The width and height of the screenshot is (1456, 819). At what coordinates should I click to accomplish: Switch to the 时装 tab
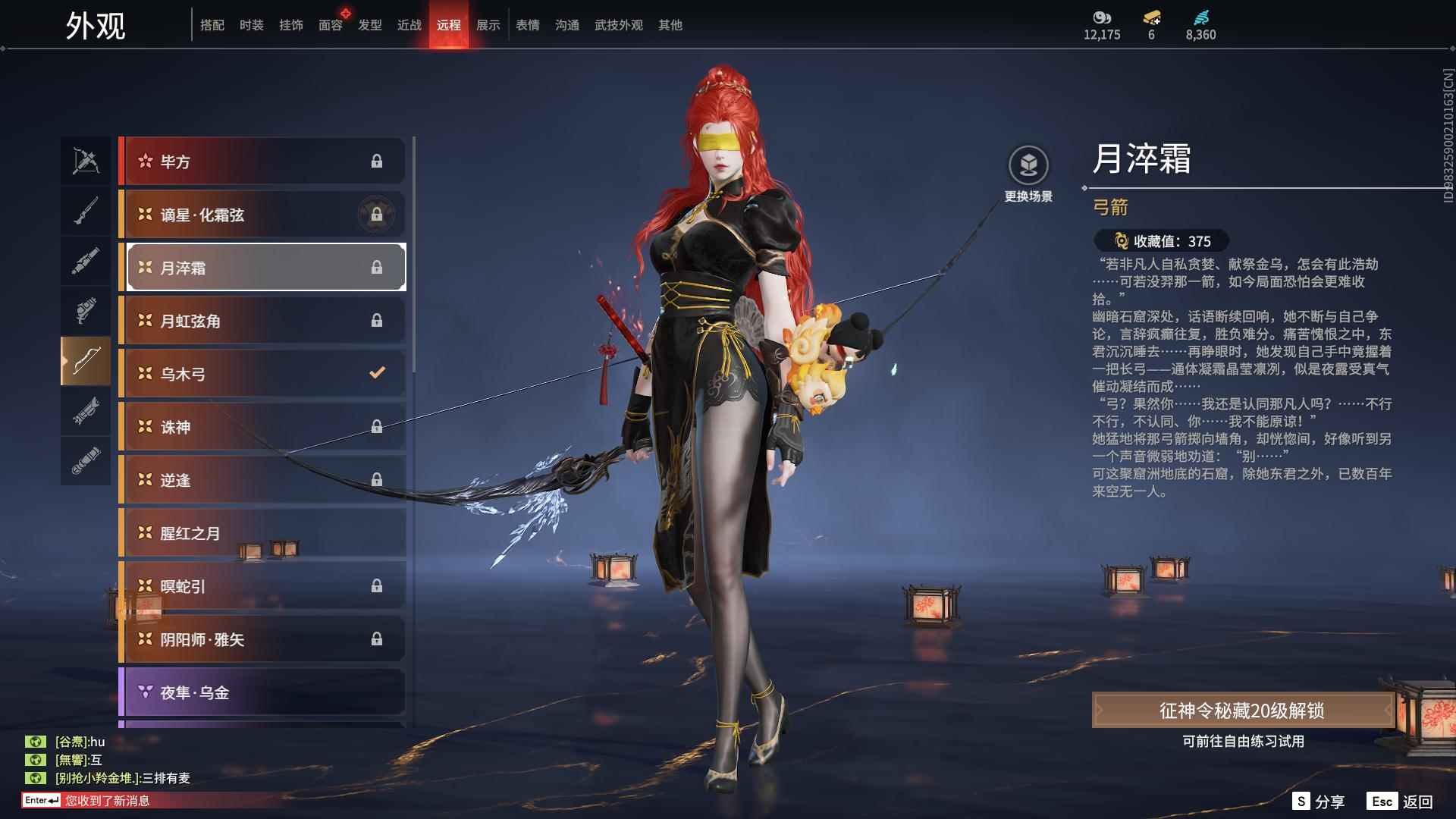click(251, 25)
